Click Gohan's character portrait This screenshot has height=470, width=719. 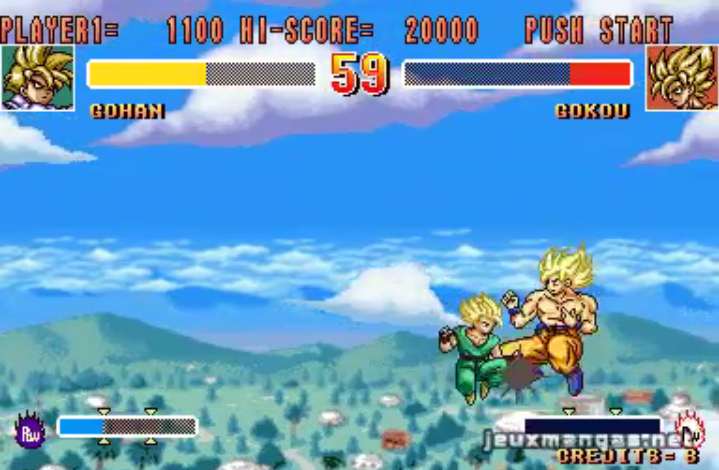click(37, 77)
